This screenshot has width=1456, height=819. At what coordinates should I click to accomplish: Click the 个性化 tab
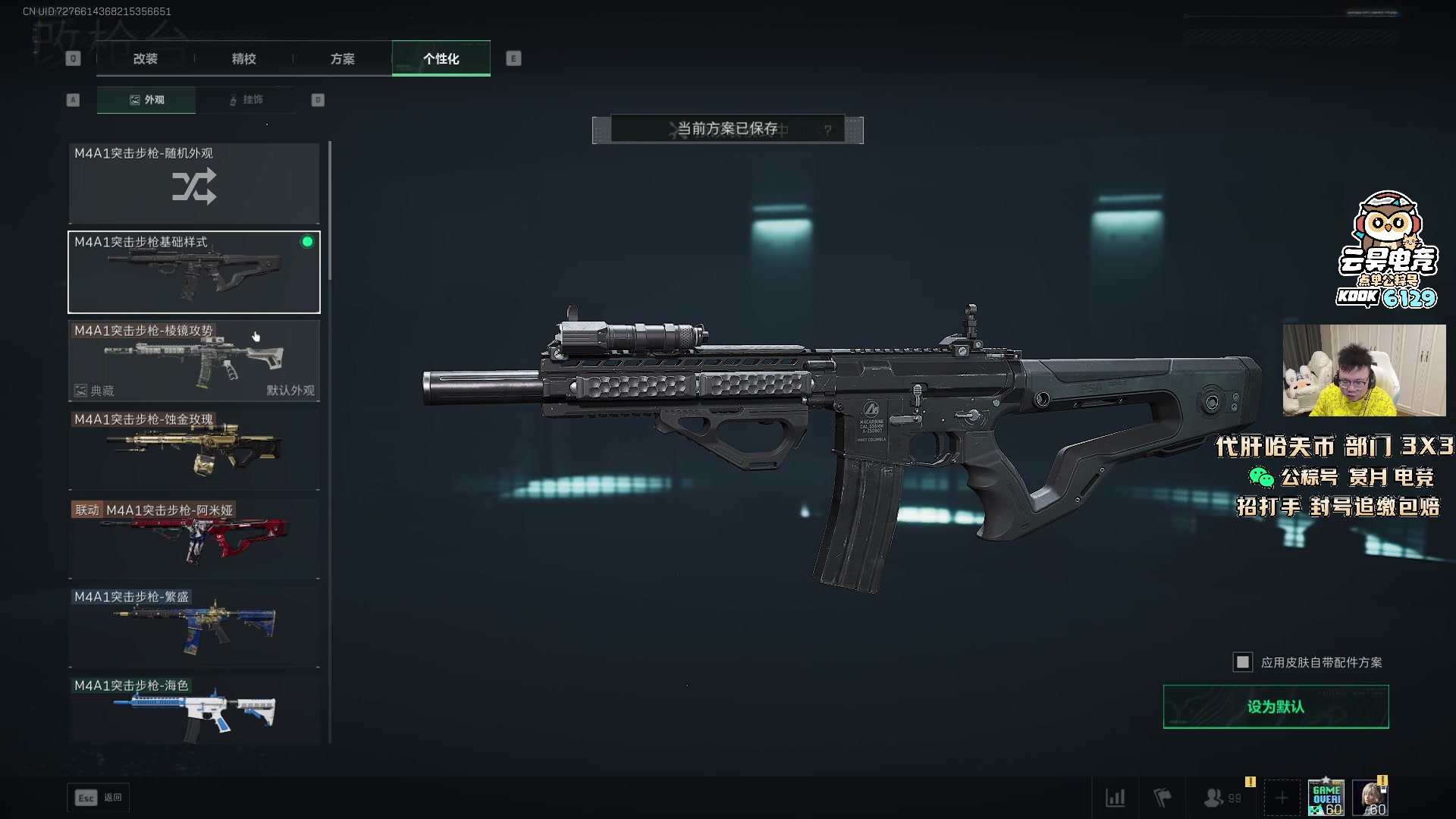coord(441,58)
